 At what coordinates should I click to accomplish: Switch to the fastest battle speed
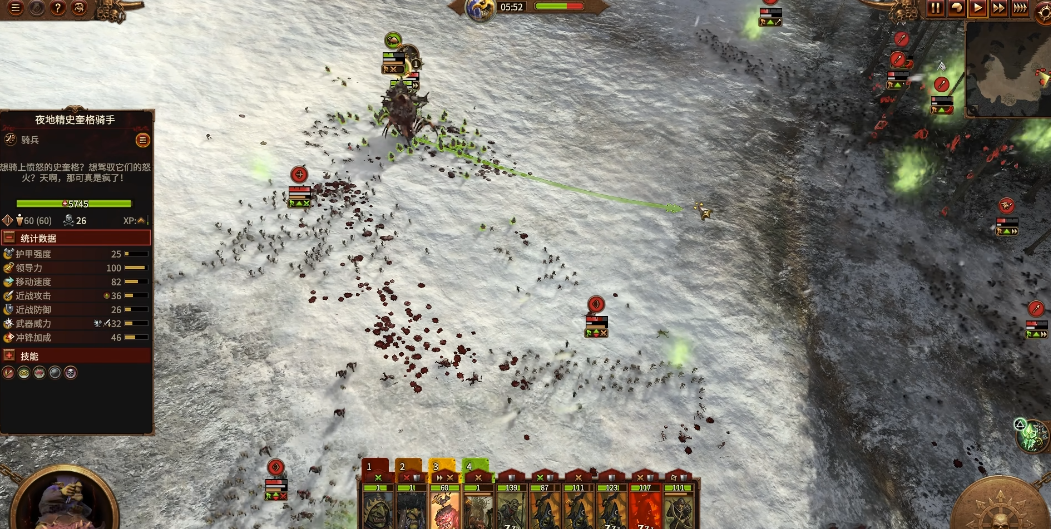1020,8
